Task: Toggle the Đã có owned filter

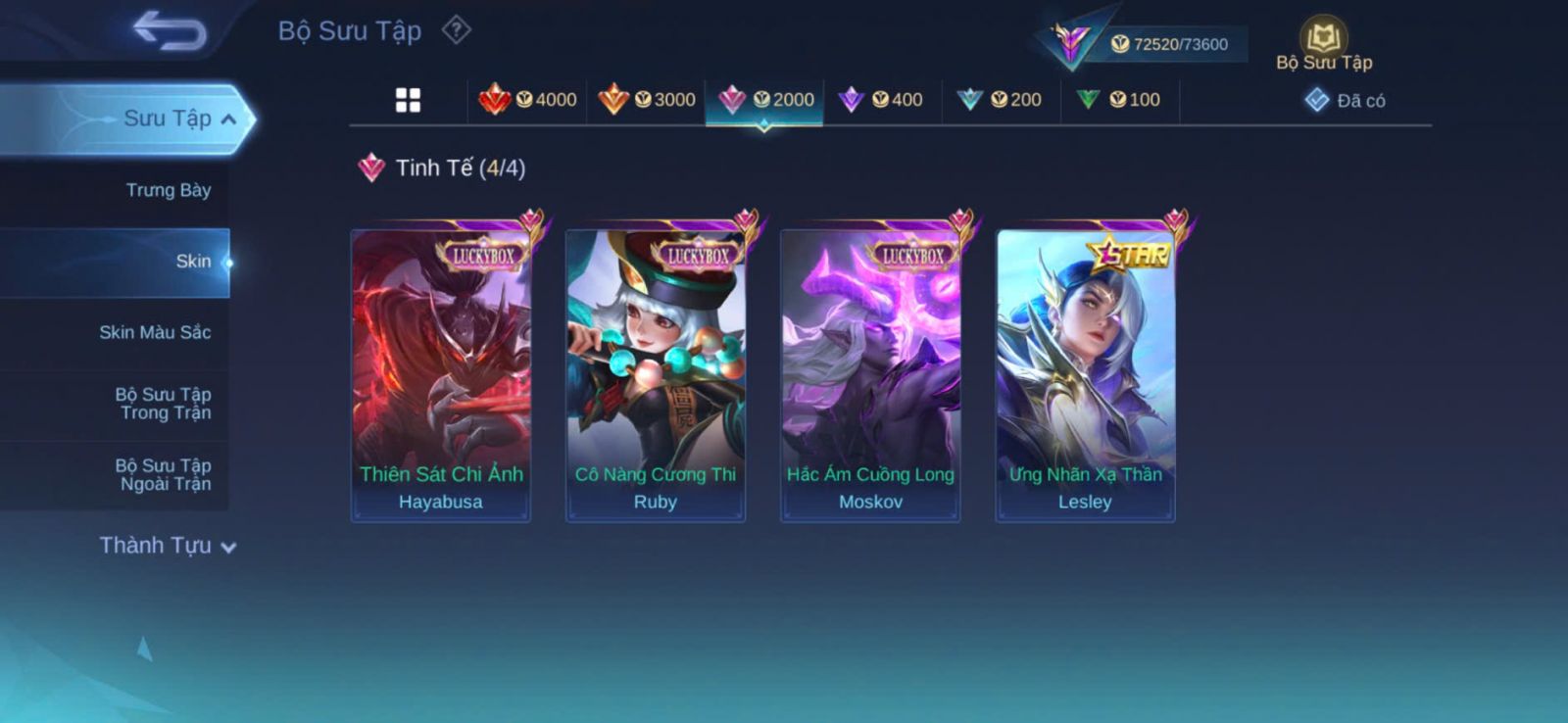Action: tap(1346, 100)
